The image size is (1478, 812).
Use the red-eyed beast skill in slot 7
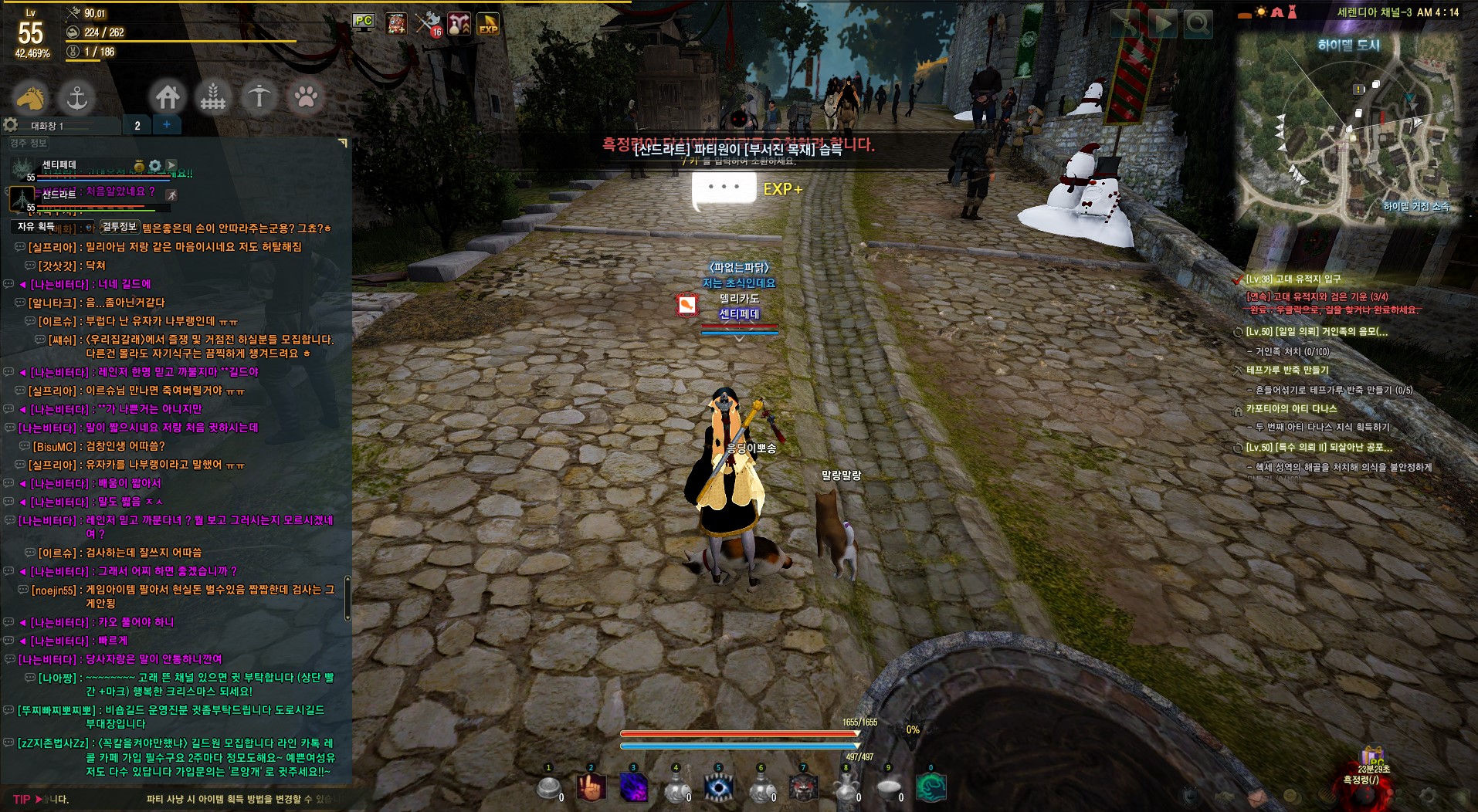point(803,787)
